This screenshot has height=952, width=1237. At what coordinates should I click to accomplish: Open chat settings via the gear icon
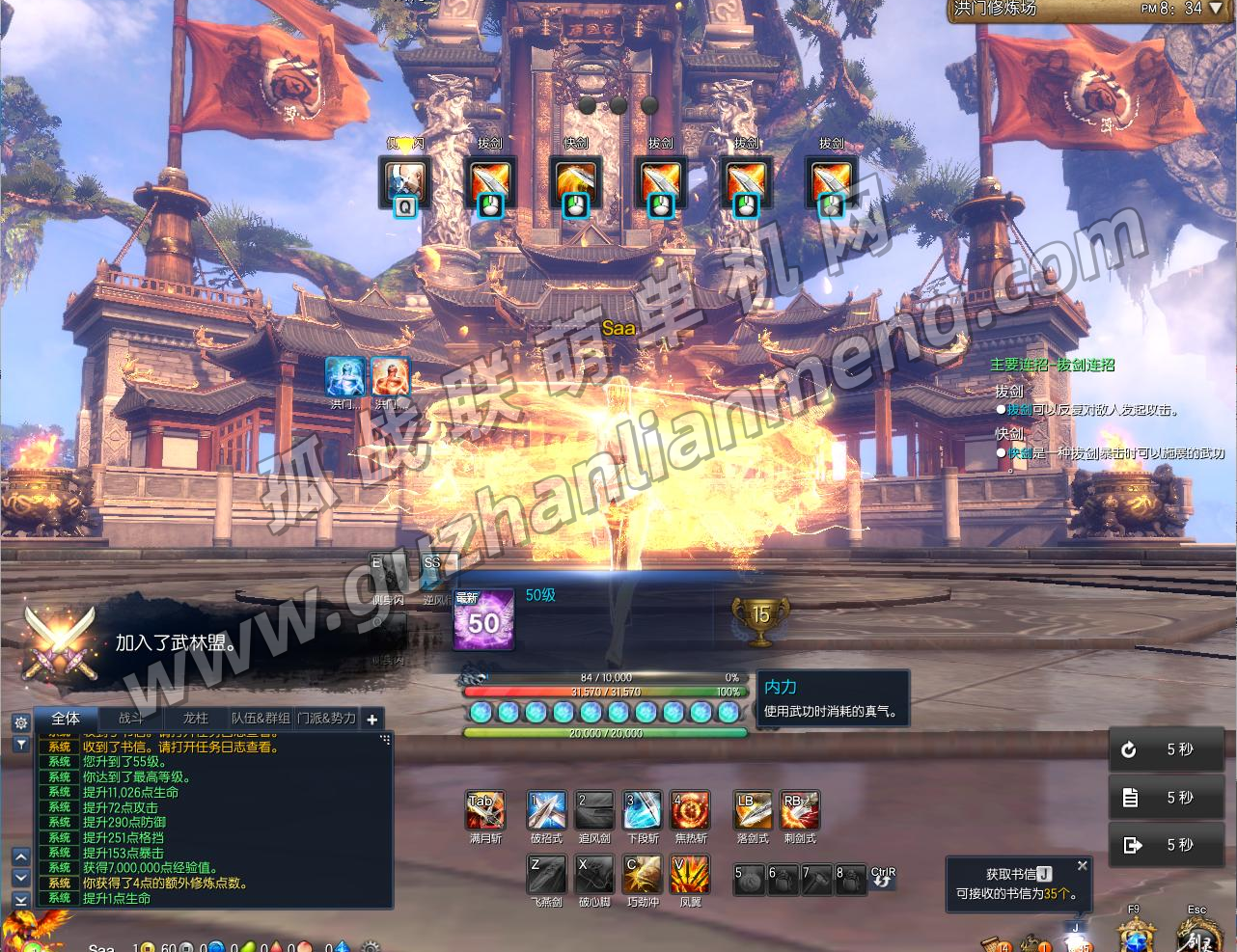click(20, 722)
